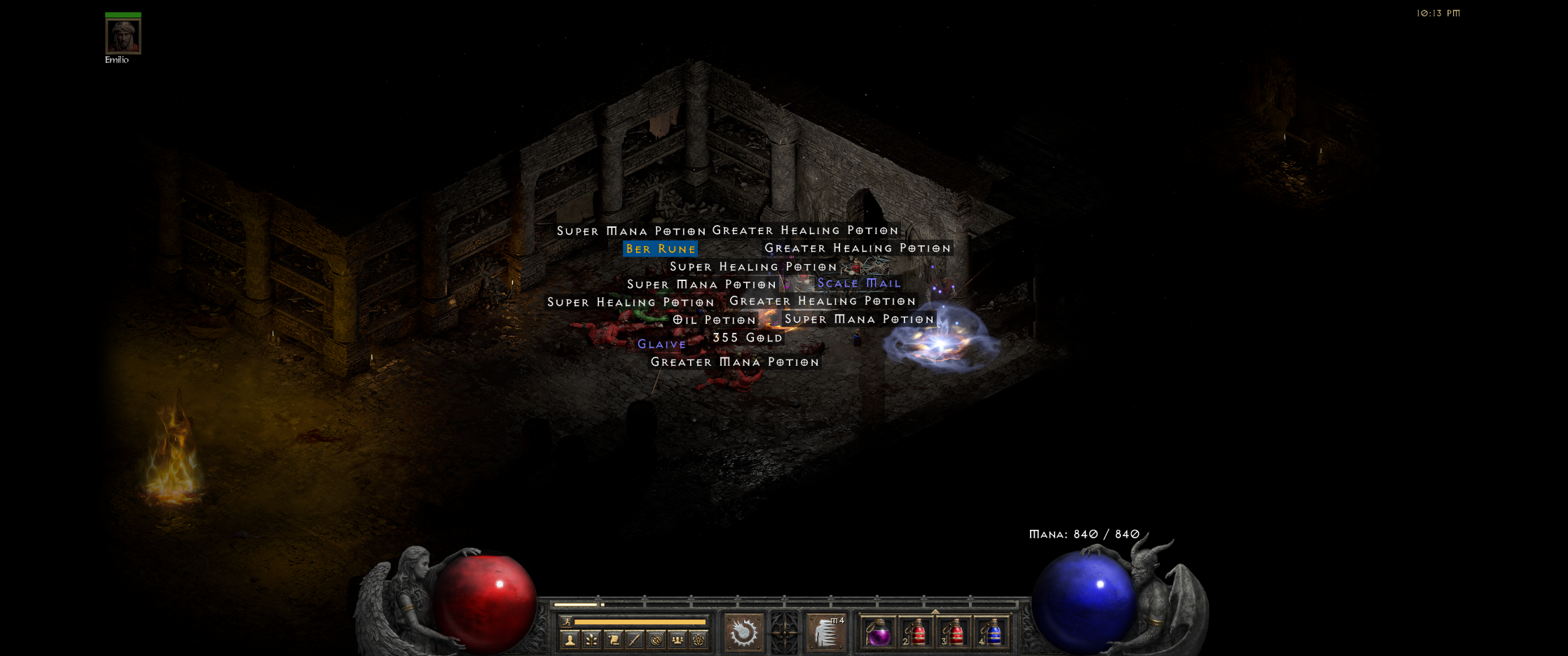Image resolution: width=1568 pixels, height=656 pixels.
Task: Pick up the Scale Mail
Action: pyautogui.click(x=858, y=283)
